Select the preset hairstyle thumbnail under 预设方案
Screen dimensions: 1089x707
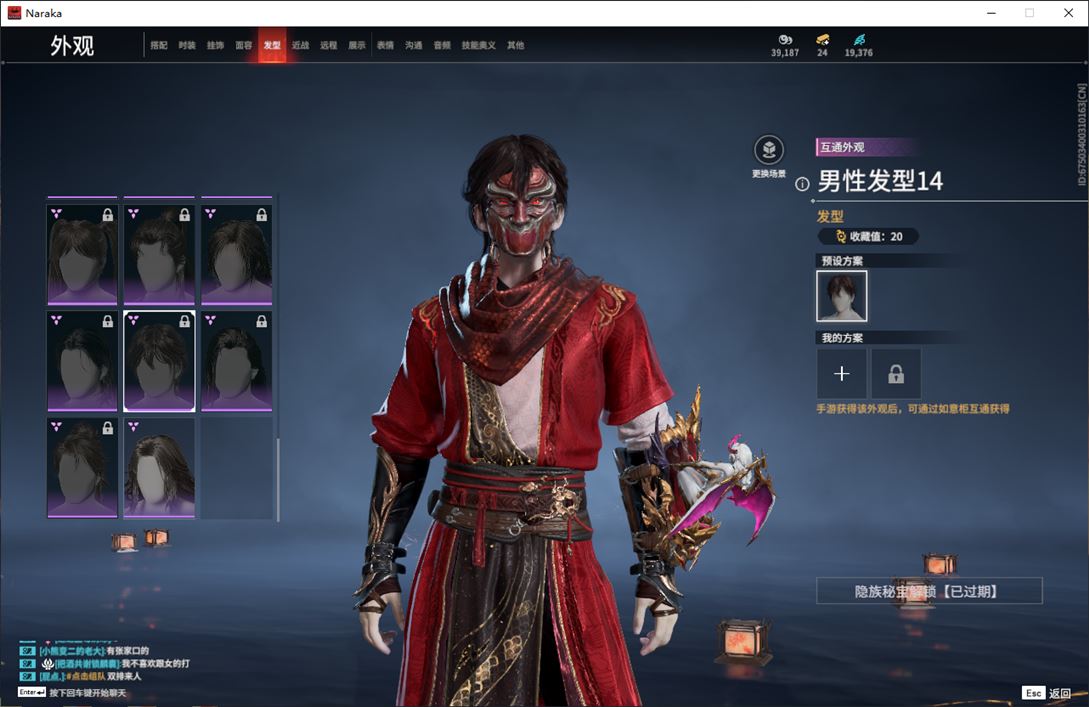pos(842,296)
